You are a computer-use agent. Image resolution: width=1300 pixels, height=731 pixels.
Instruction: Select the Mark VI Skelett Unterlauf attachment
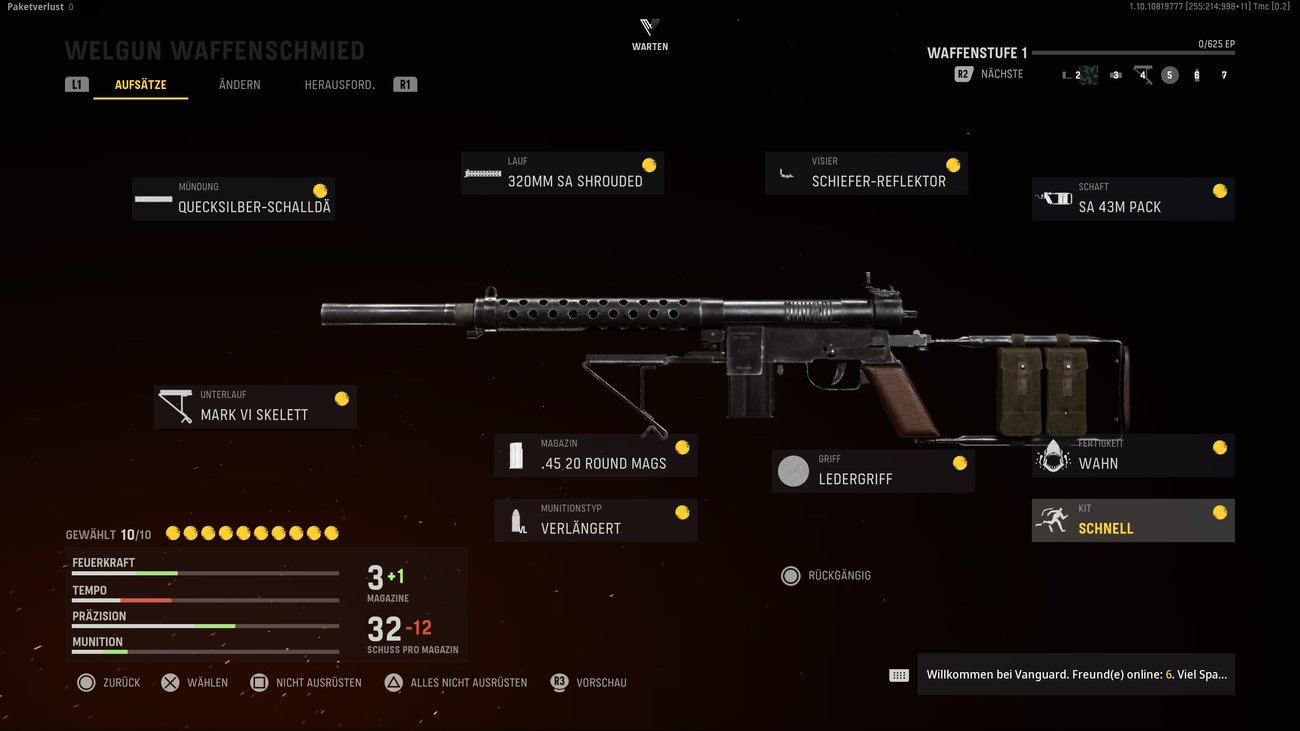254,406
